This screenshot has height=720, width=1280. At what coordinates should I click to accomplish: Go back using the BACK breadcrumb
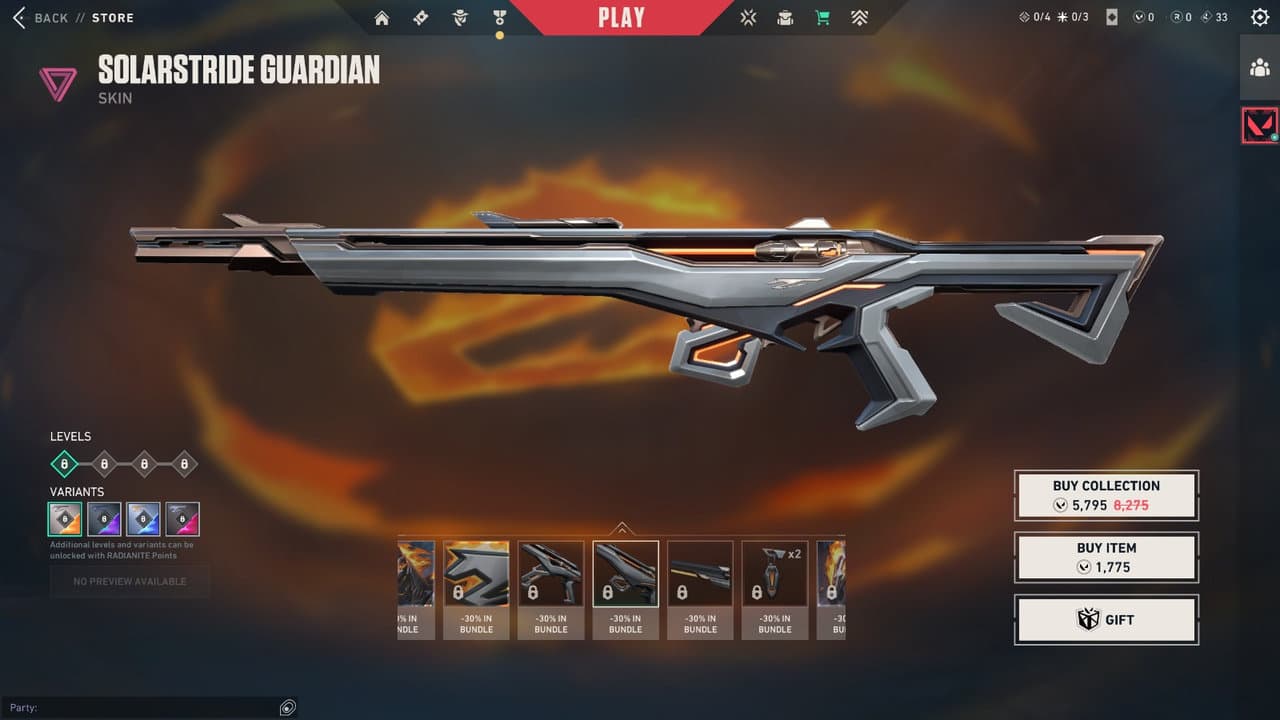click(48, 17)
